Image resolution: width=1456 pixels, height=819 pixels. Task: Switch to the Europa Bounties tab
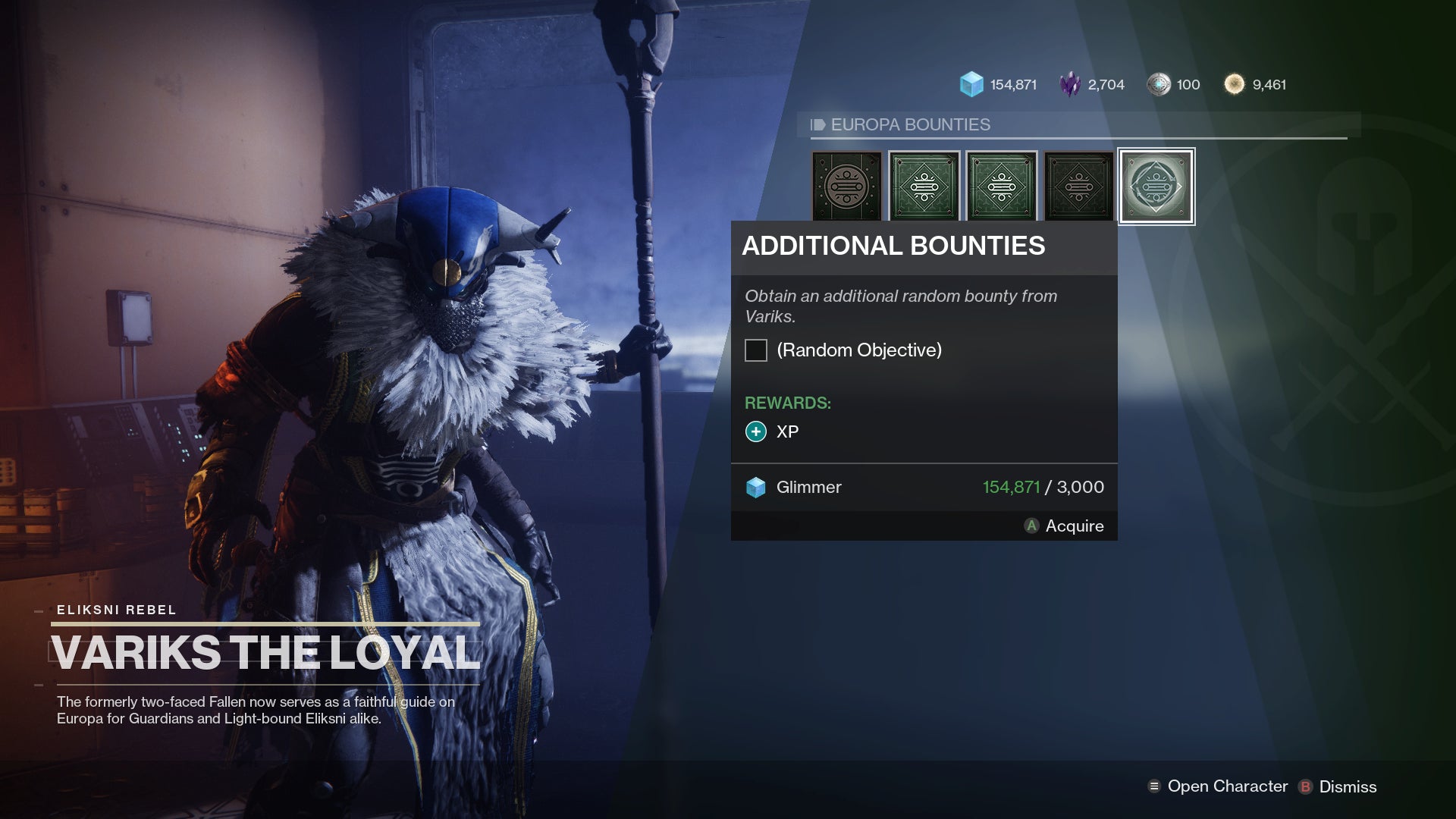point(910,125)
